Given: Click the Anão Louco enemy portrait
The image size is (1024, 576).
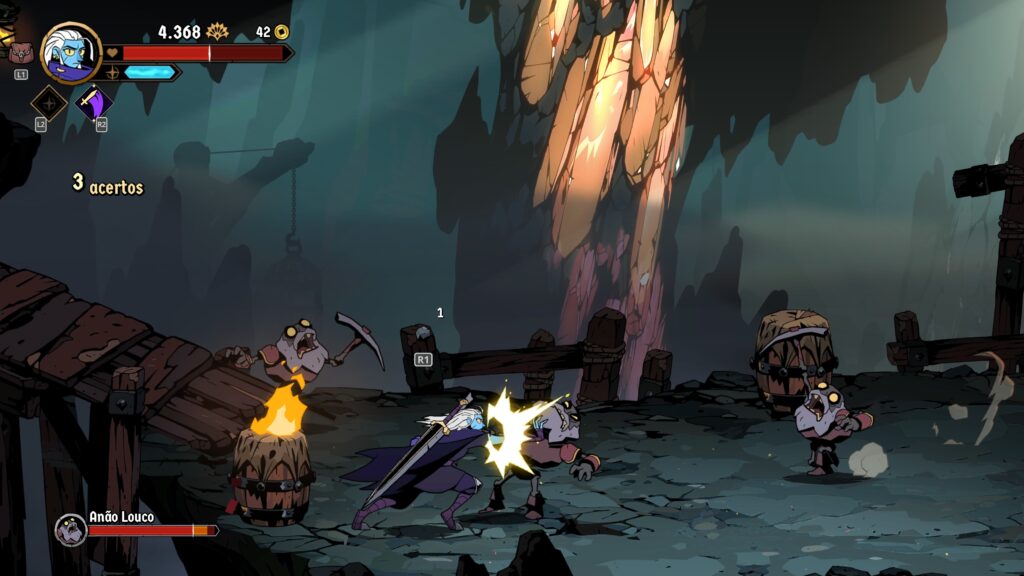Looking at the screenshot, I should coord(70,529).
